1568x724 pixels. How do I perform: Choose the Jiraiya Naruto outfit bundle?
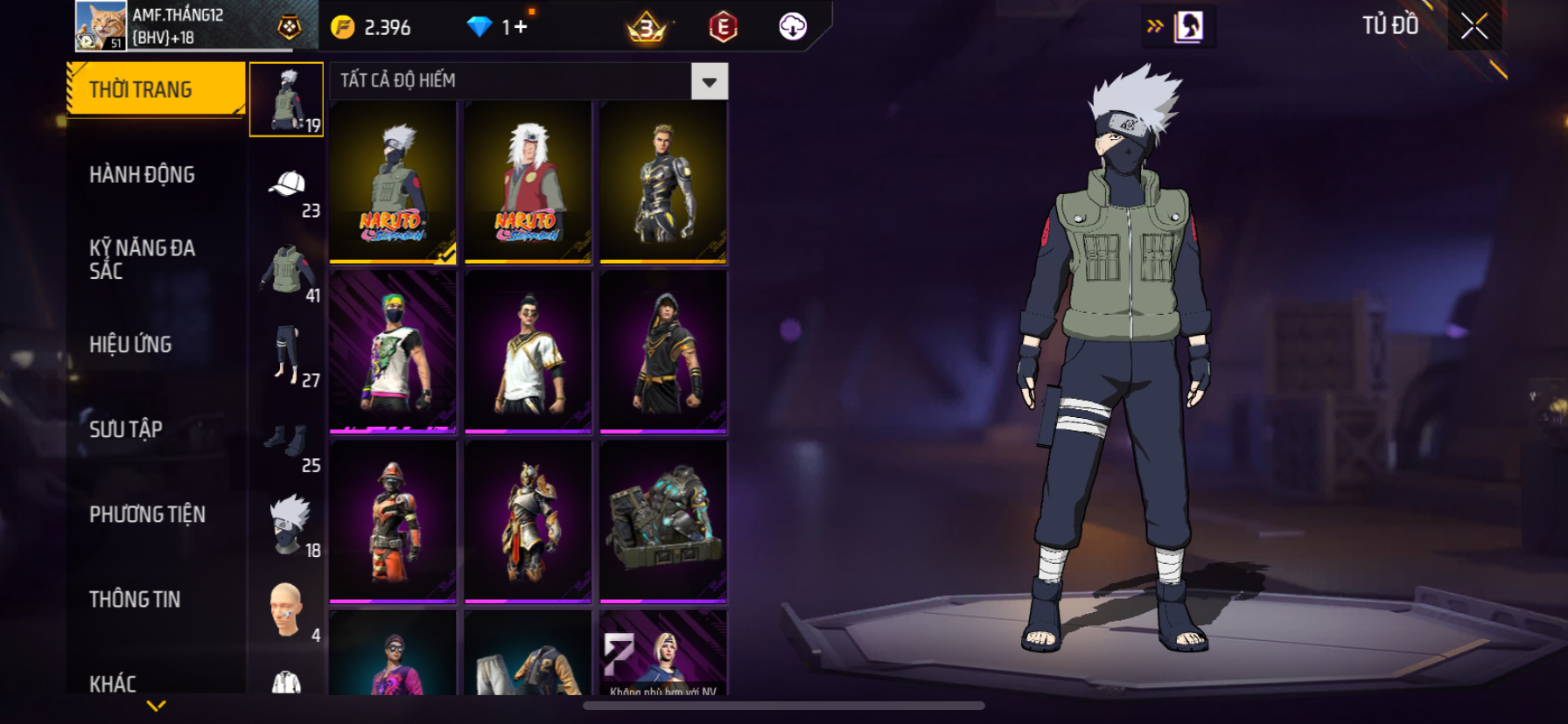(x=528, y=182)
